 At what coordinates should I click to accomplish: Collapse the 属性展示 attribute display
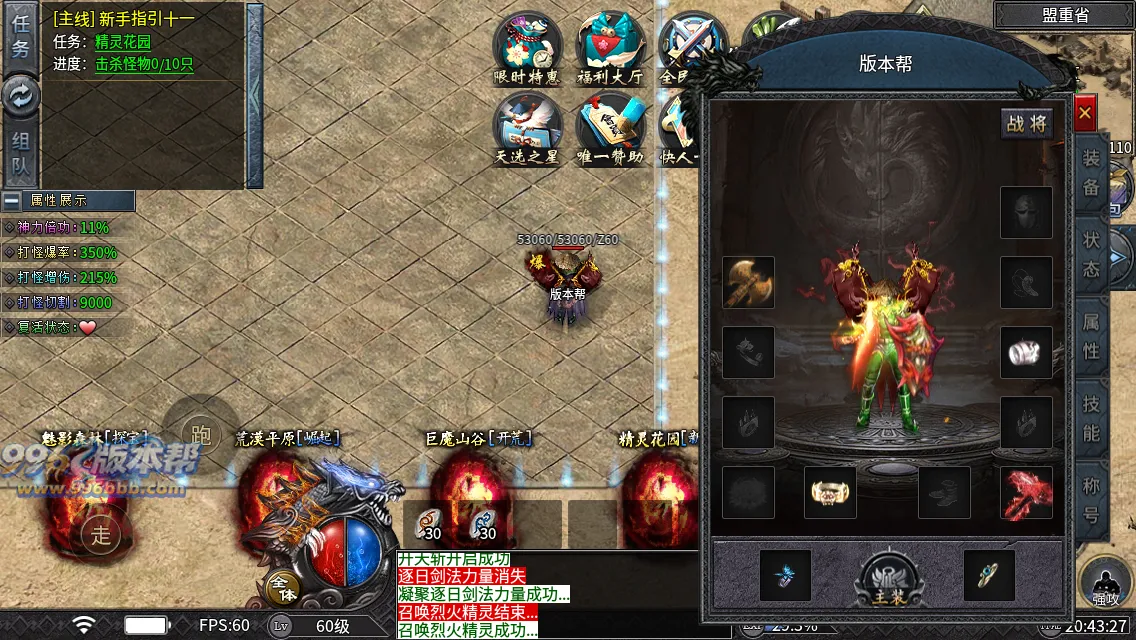pyautogui.click(x=12, y=201)
